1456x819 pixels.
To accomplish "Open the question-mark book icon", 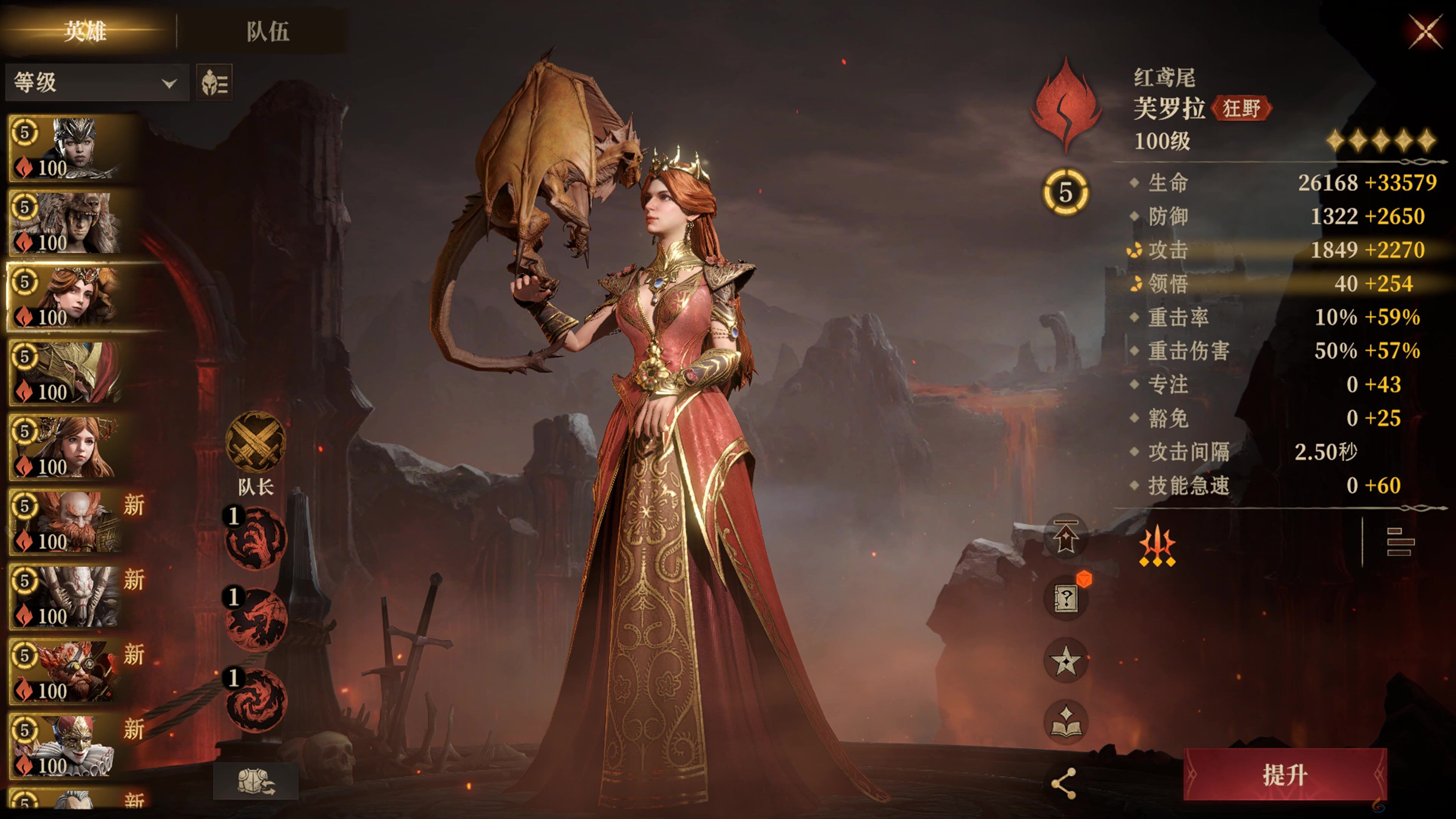I will pos(1066,598).
